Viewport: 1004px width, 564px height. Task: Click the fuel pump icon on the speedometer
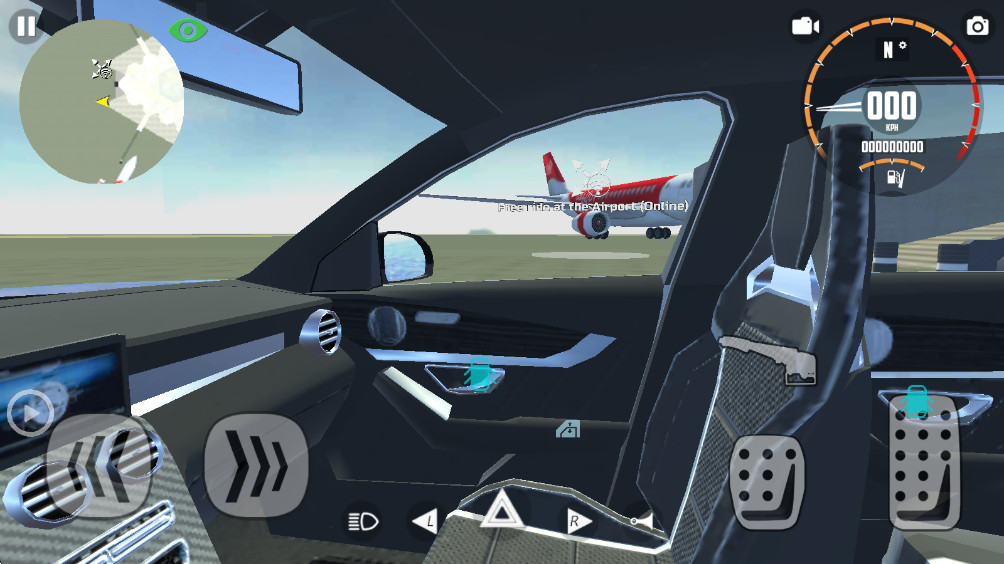(x=893, y=178)
